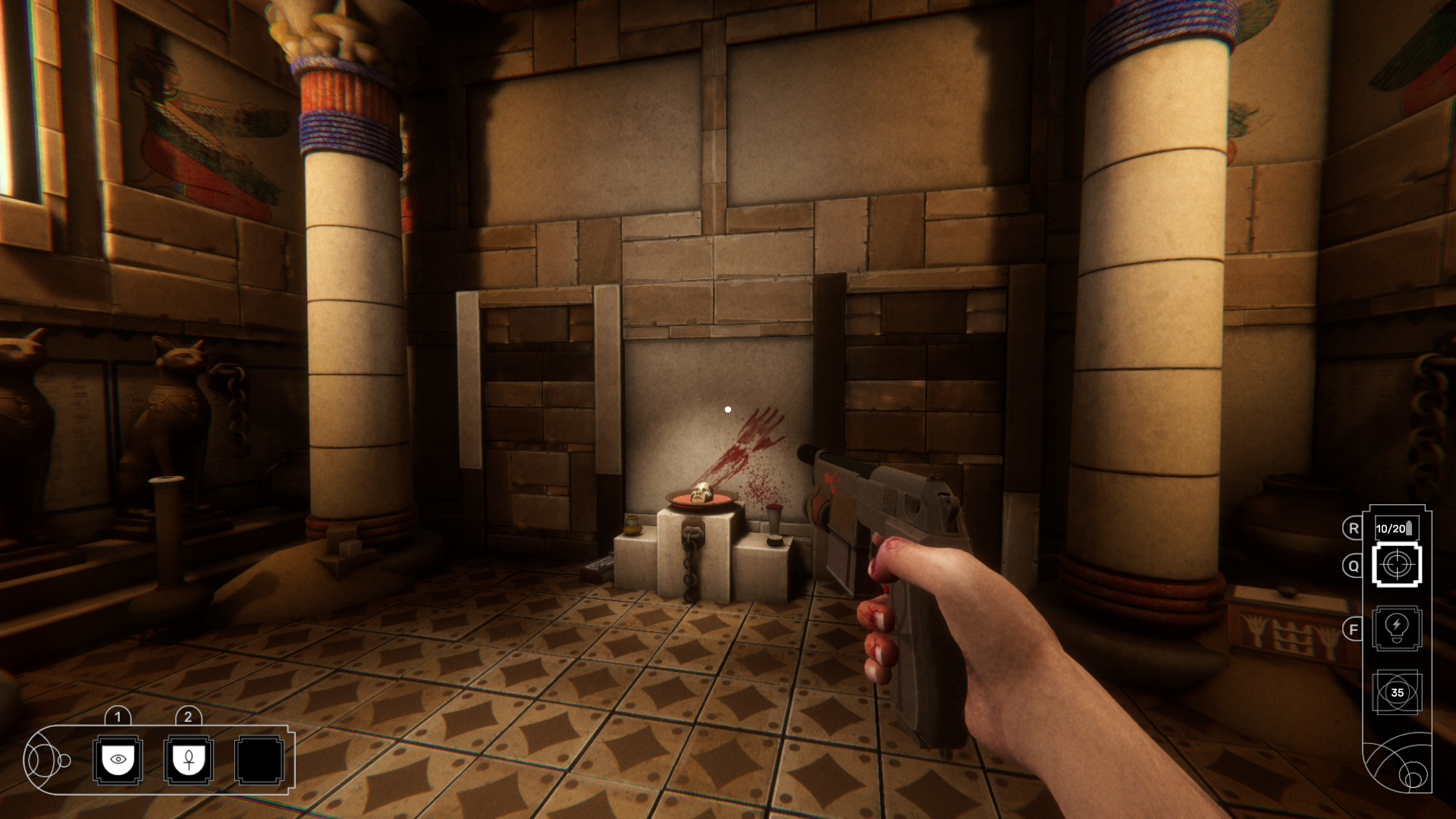
Task: Toggle the lightbulb flashlight icon
Action: tap(1397, 628)
